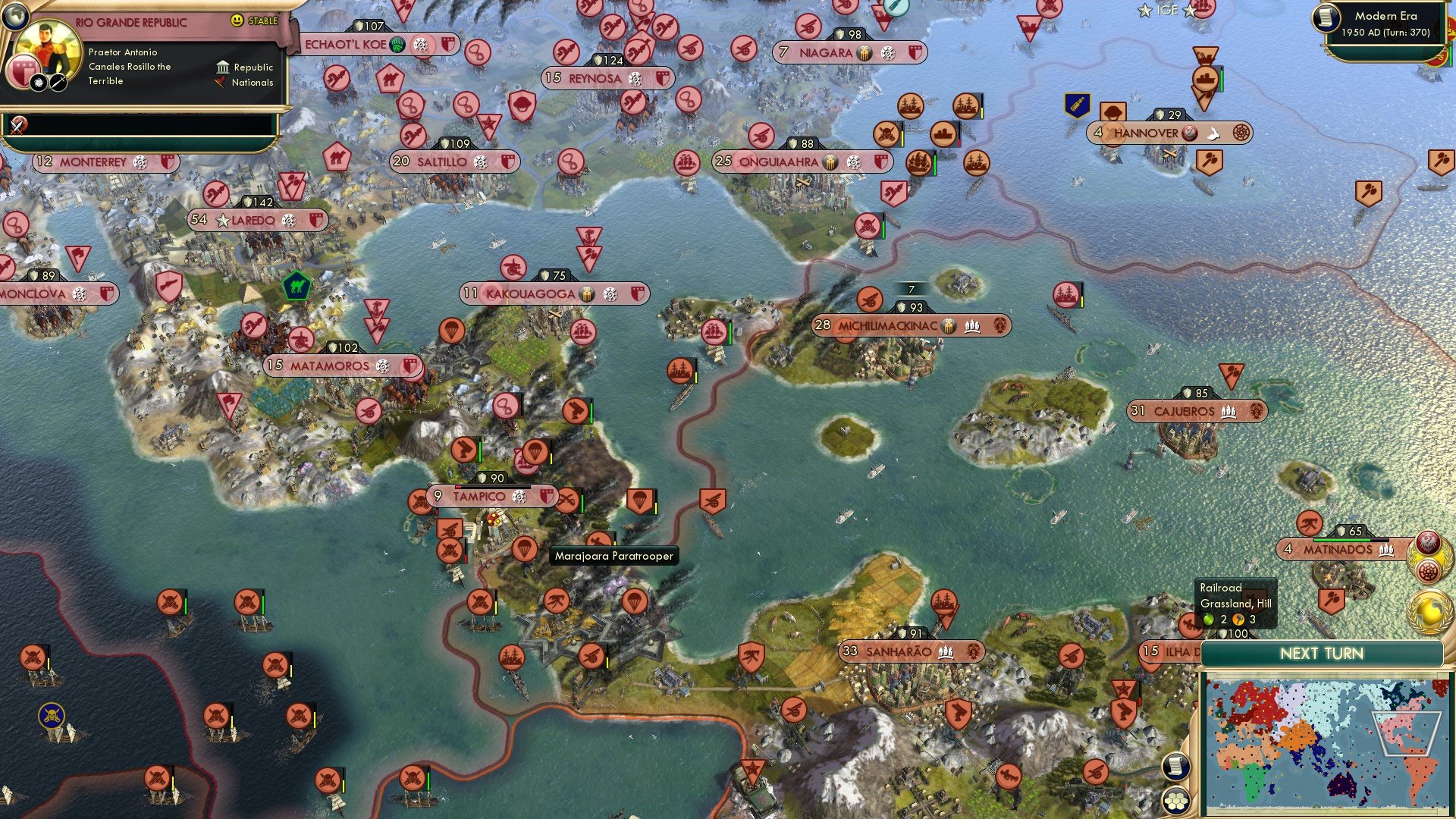Select the Michilimackinac city banner

(910, 325)
